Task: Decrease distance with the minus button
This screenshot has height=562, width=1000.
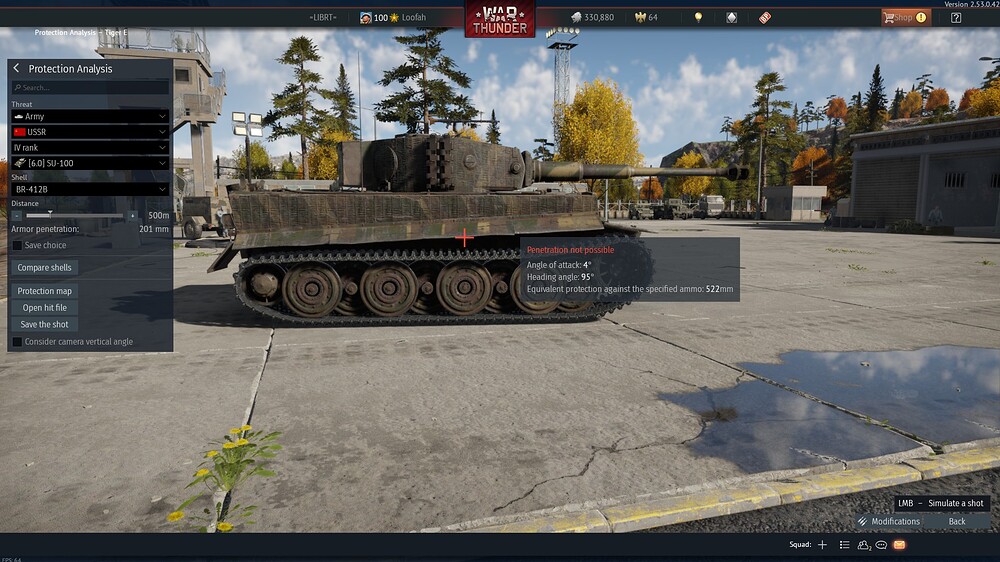Action: 17,215
